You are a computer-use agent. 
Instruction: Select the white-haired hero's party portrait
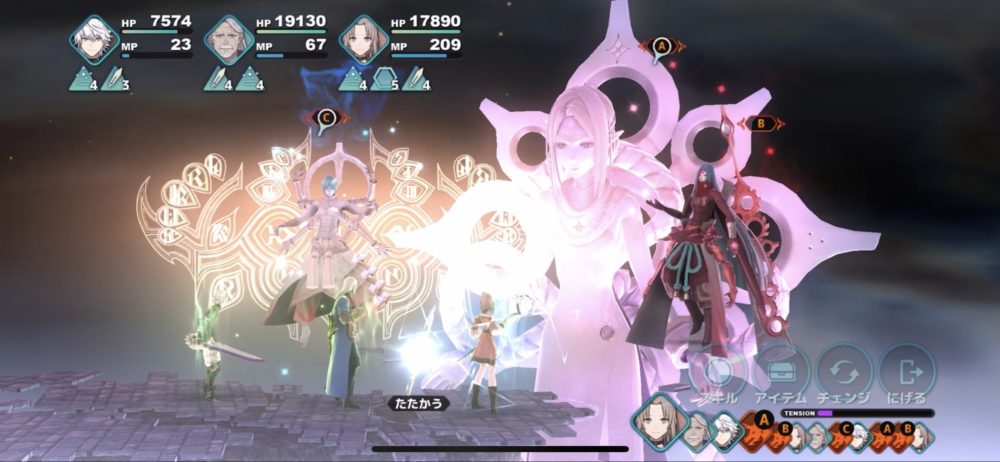point(95,40)
